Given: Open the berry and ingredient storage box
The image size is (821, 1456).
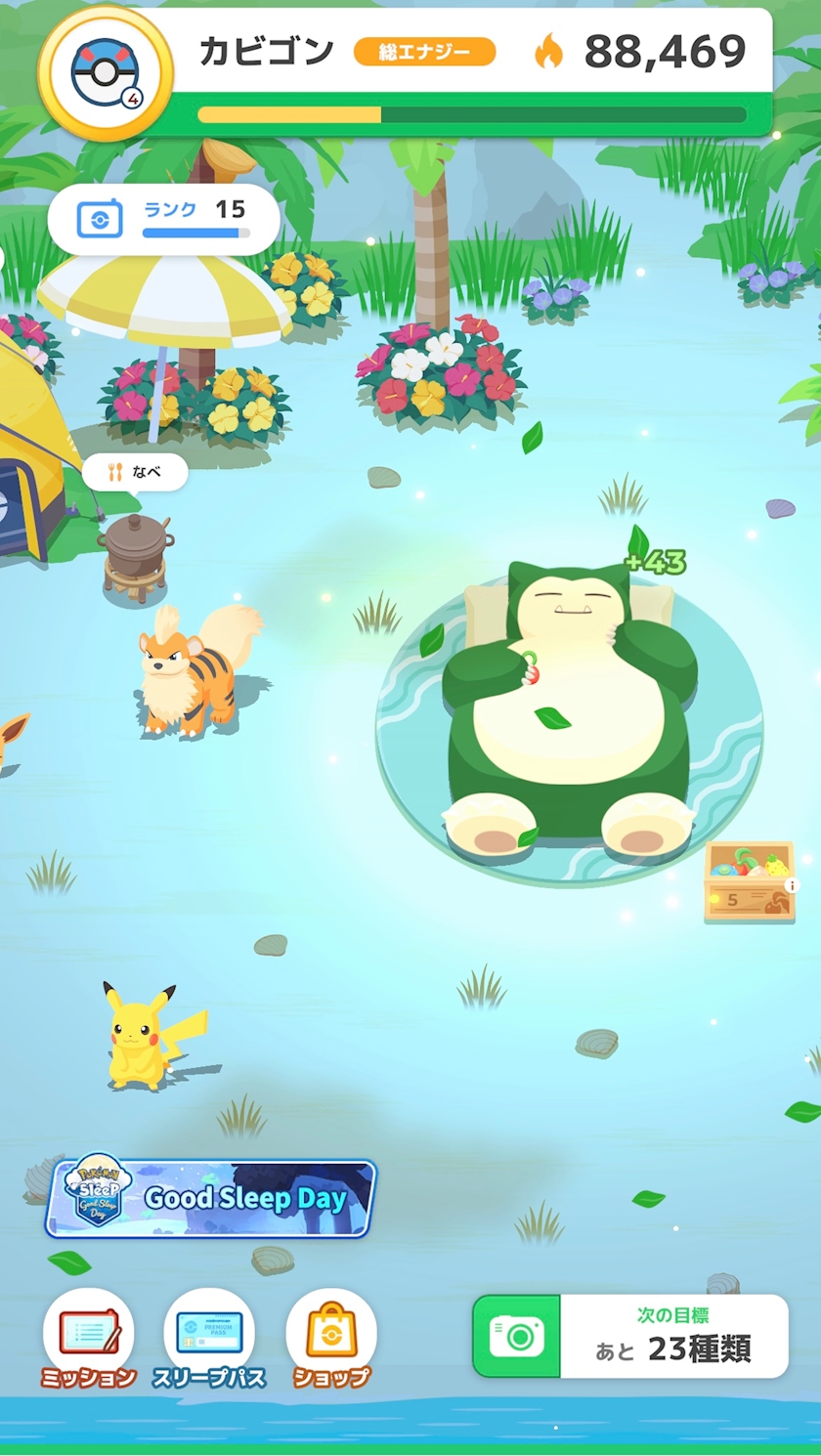Looking at the screenshot, I should [749, 880].
